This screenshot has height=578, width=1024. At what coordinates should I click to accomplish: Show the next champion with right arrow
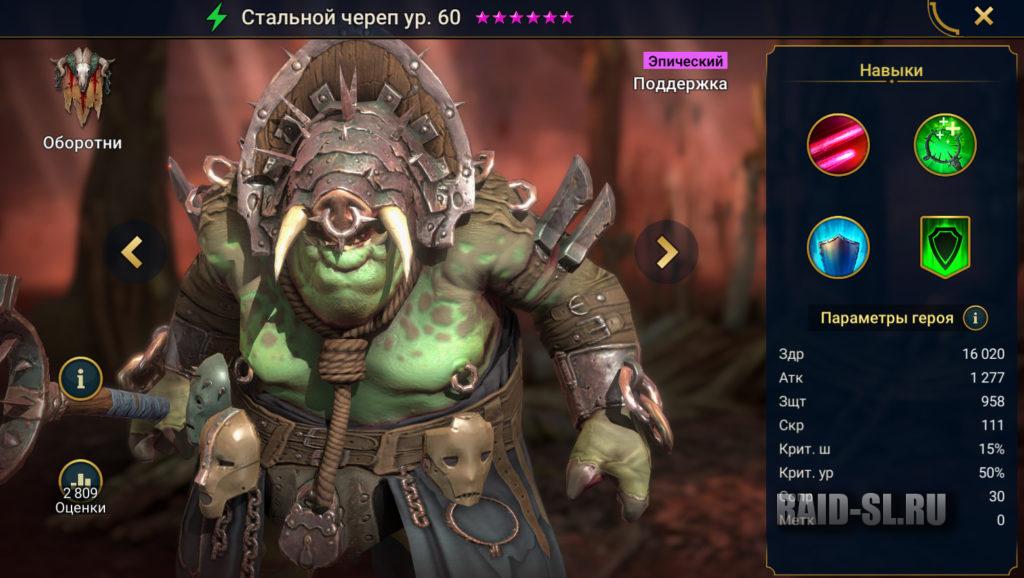[666, 250]
